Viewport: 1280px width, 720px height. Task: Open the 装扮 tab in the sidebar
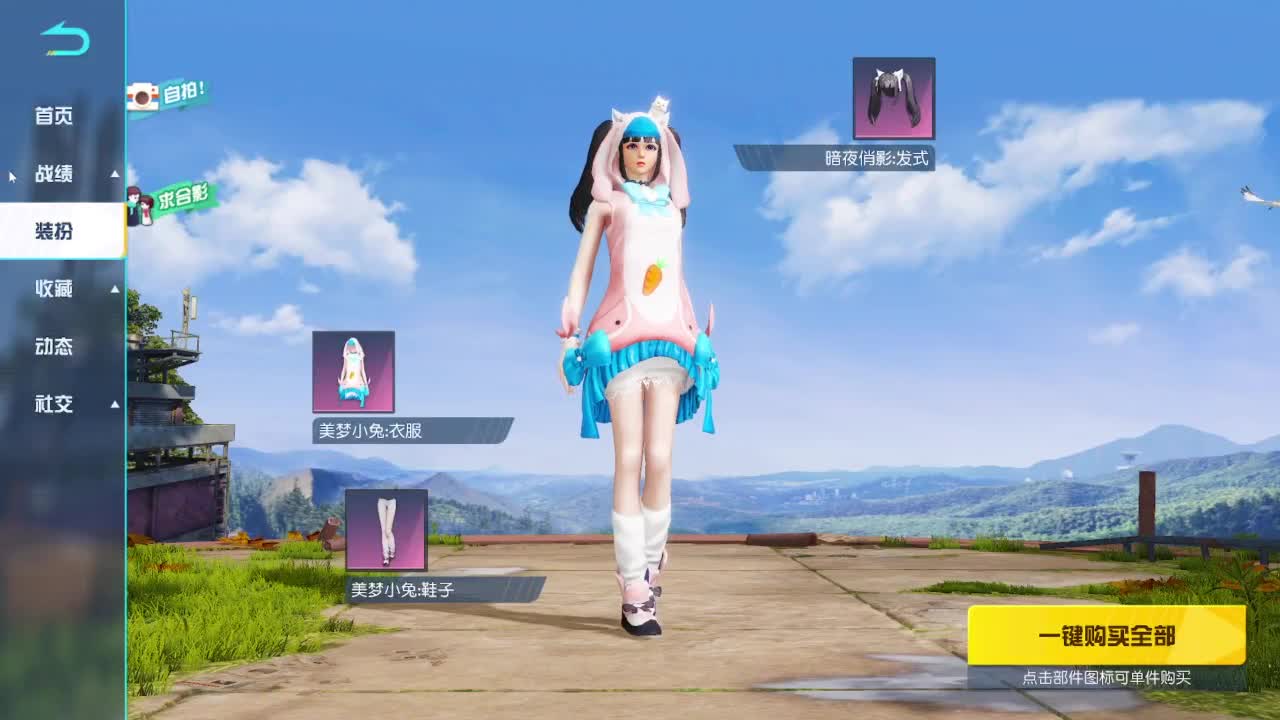click(53, 231)
